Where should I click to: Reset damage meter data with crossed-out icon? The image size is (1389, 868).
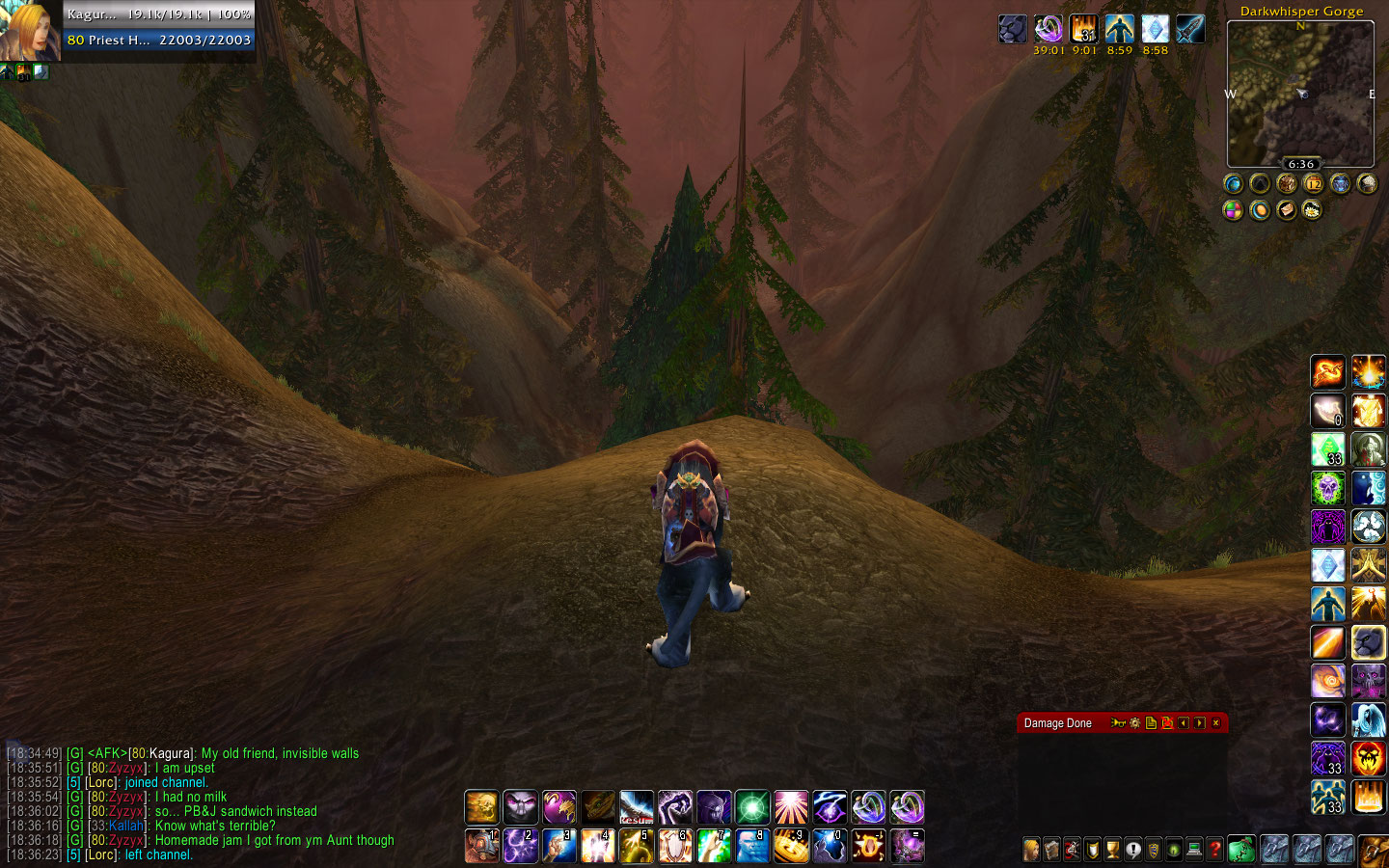tap(1167, 723)
